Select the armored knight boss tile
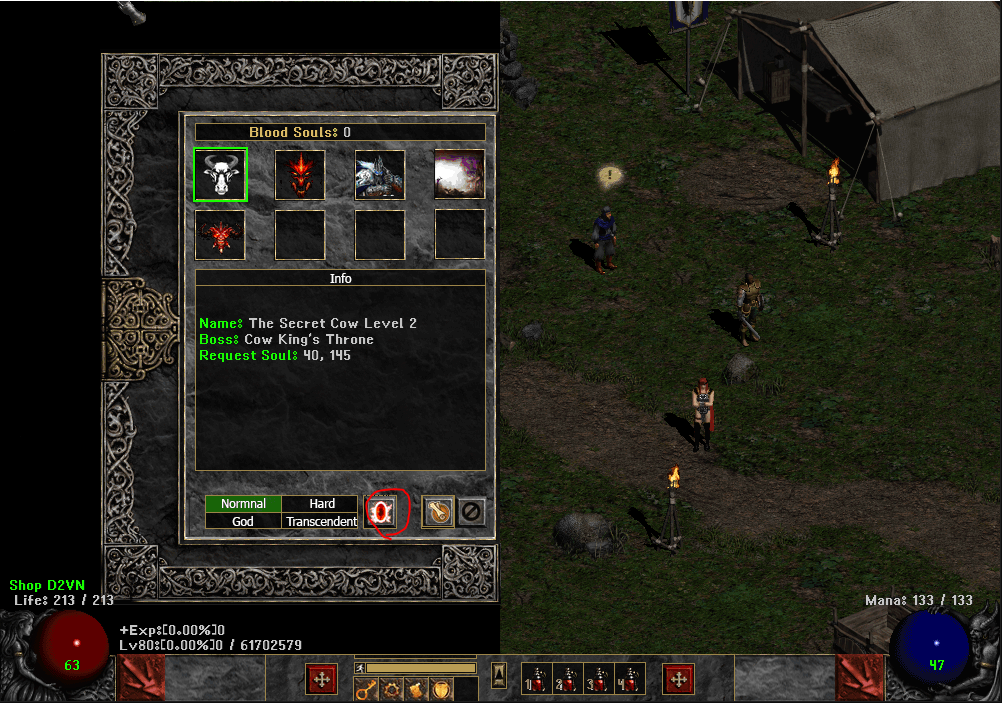The height and width of the screenshot is (703, 1002). 380,175
